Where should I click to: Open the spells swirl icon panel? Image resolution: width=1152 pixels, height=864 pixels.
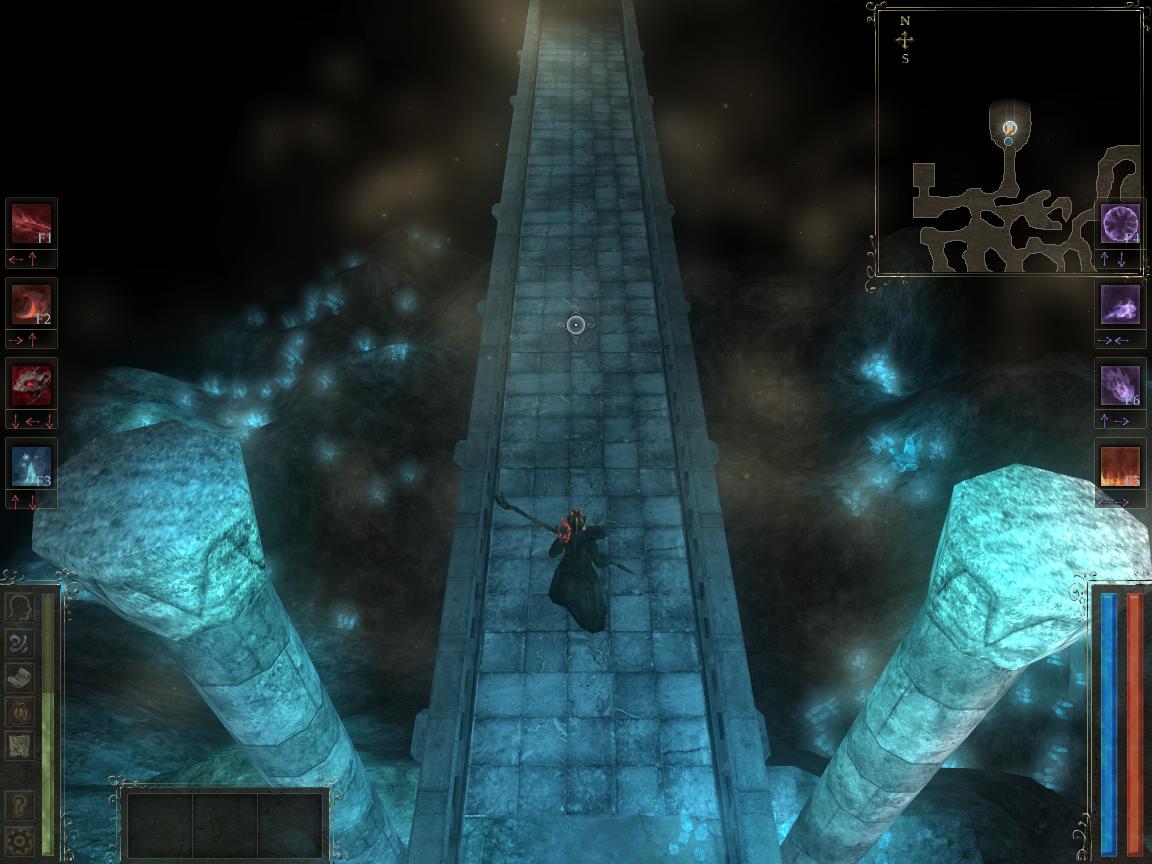(19, 642)
